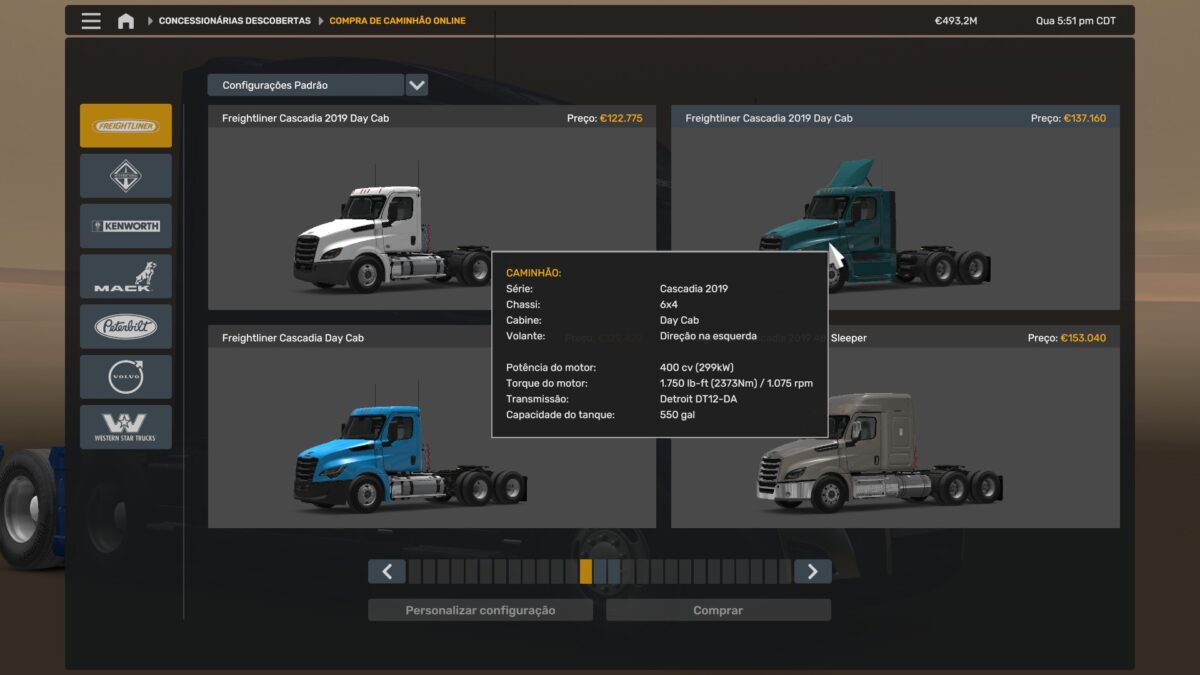Open Western Star Trucks listings

[126, 427]
